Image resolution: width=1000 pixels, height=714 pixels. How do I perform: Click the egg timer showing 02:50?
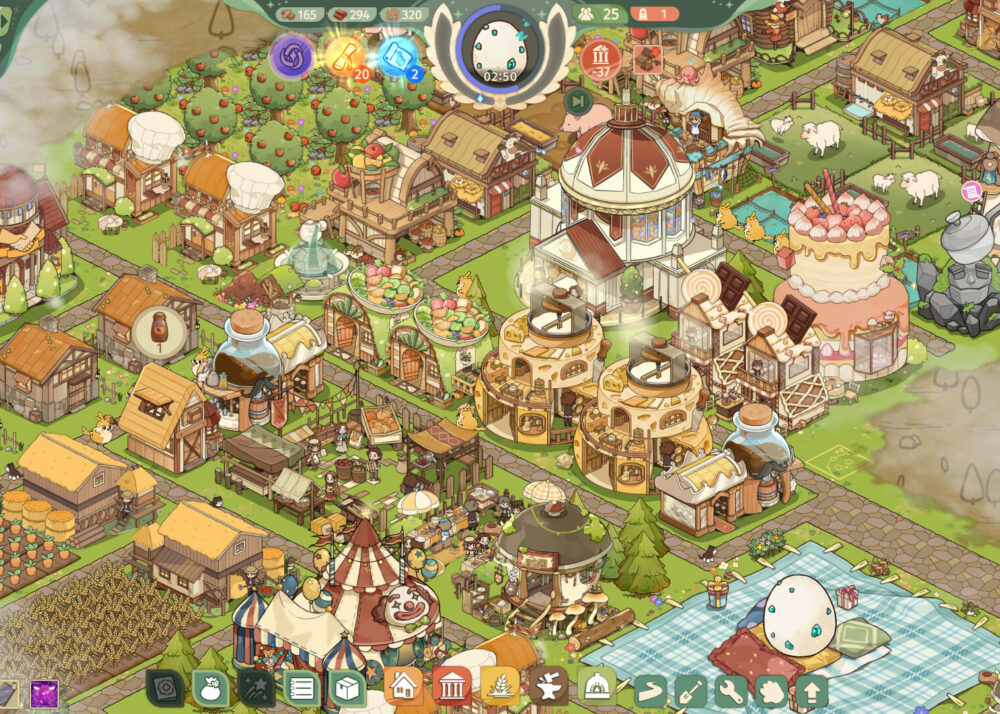point(498,48)
